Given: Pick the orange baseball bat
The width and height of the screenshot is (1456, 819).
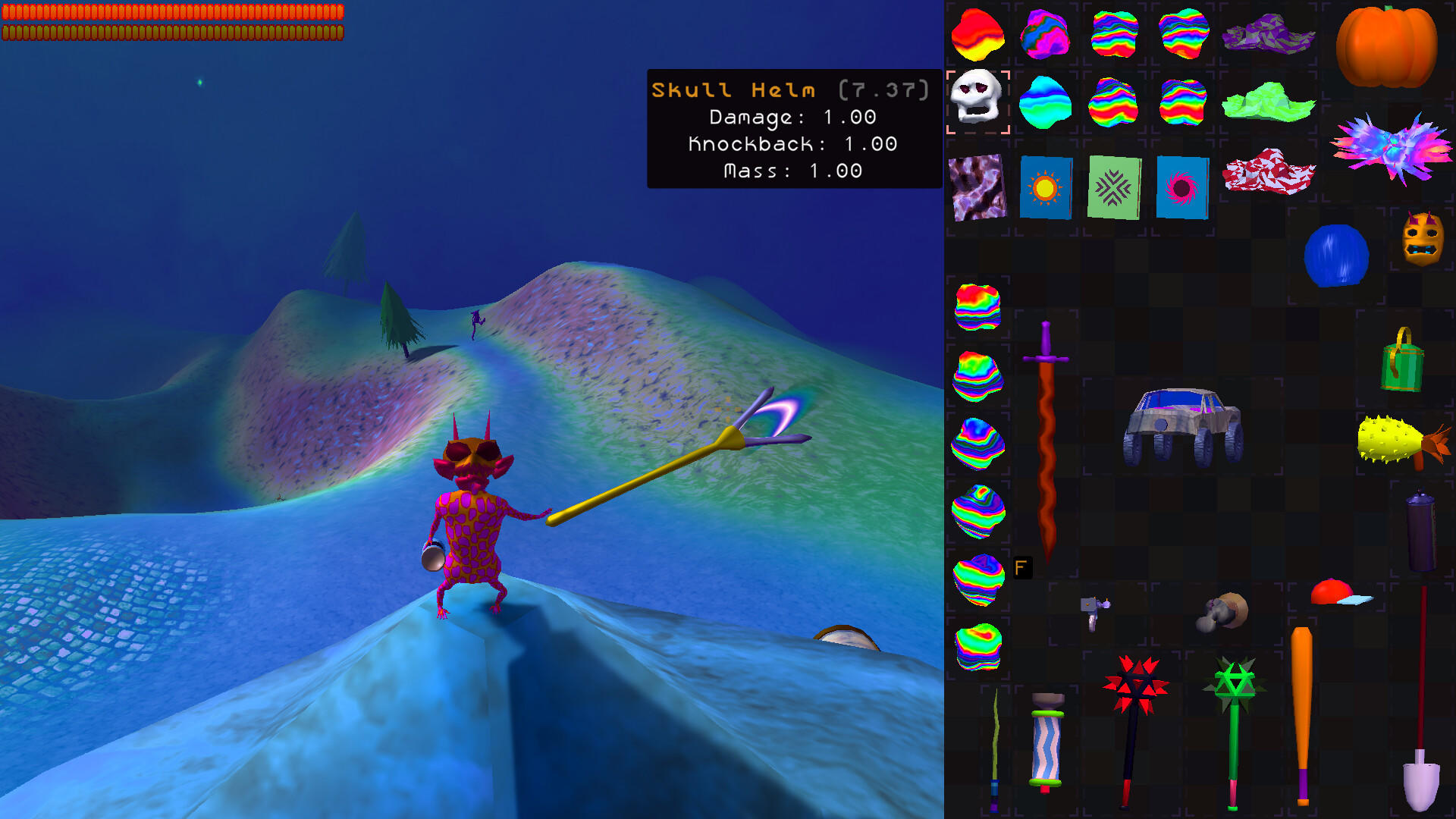Looking at the screenshot, I should [1303, 713].
